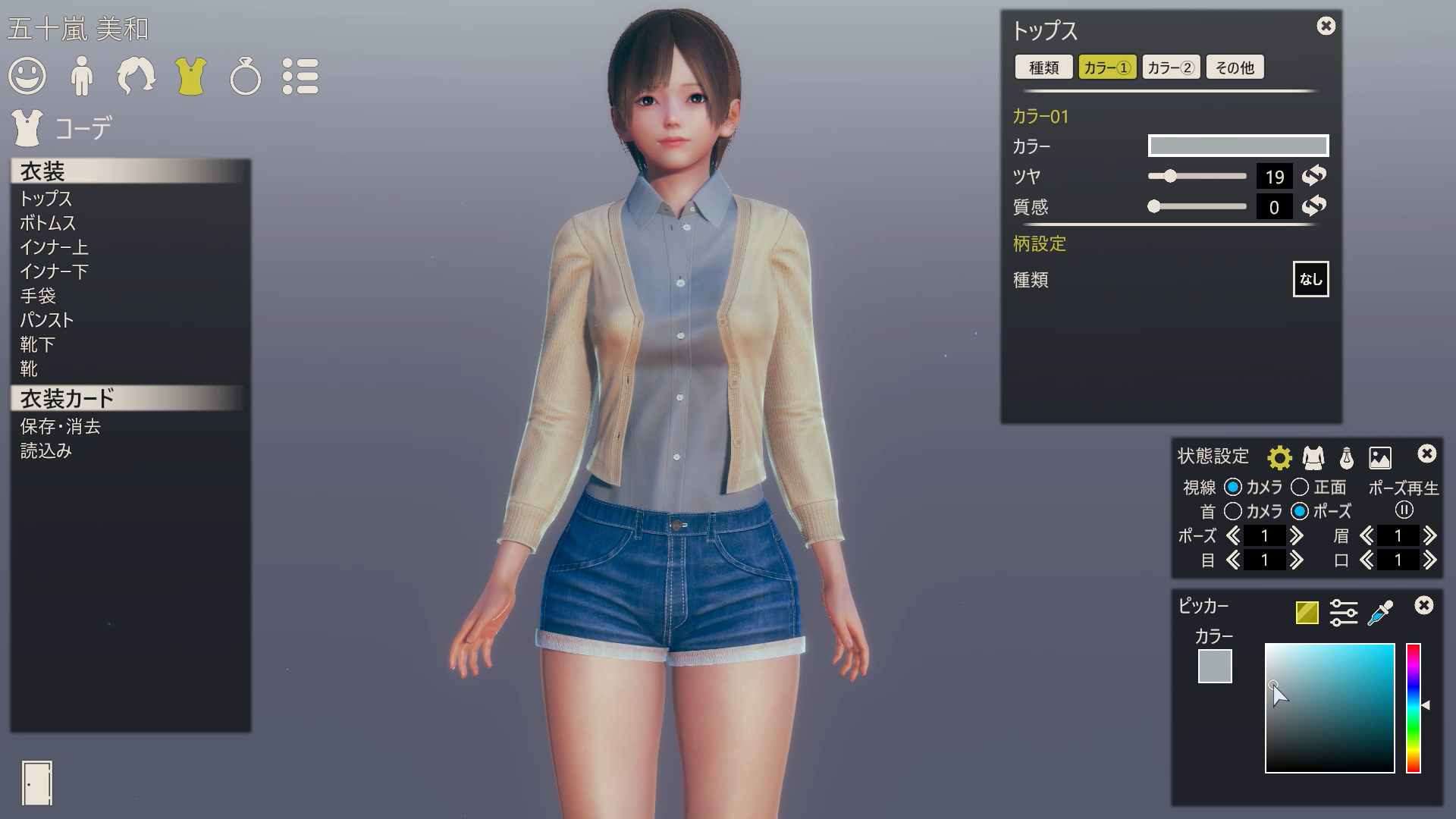Image resolution: width=1456 pixels, height=819 pixels.
Task: Click the カラー color bar swatch
Action: [1238, 146]
